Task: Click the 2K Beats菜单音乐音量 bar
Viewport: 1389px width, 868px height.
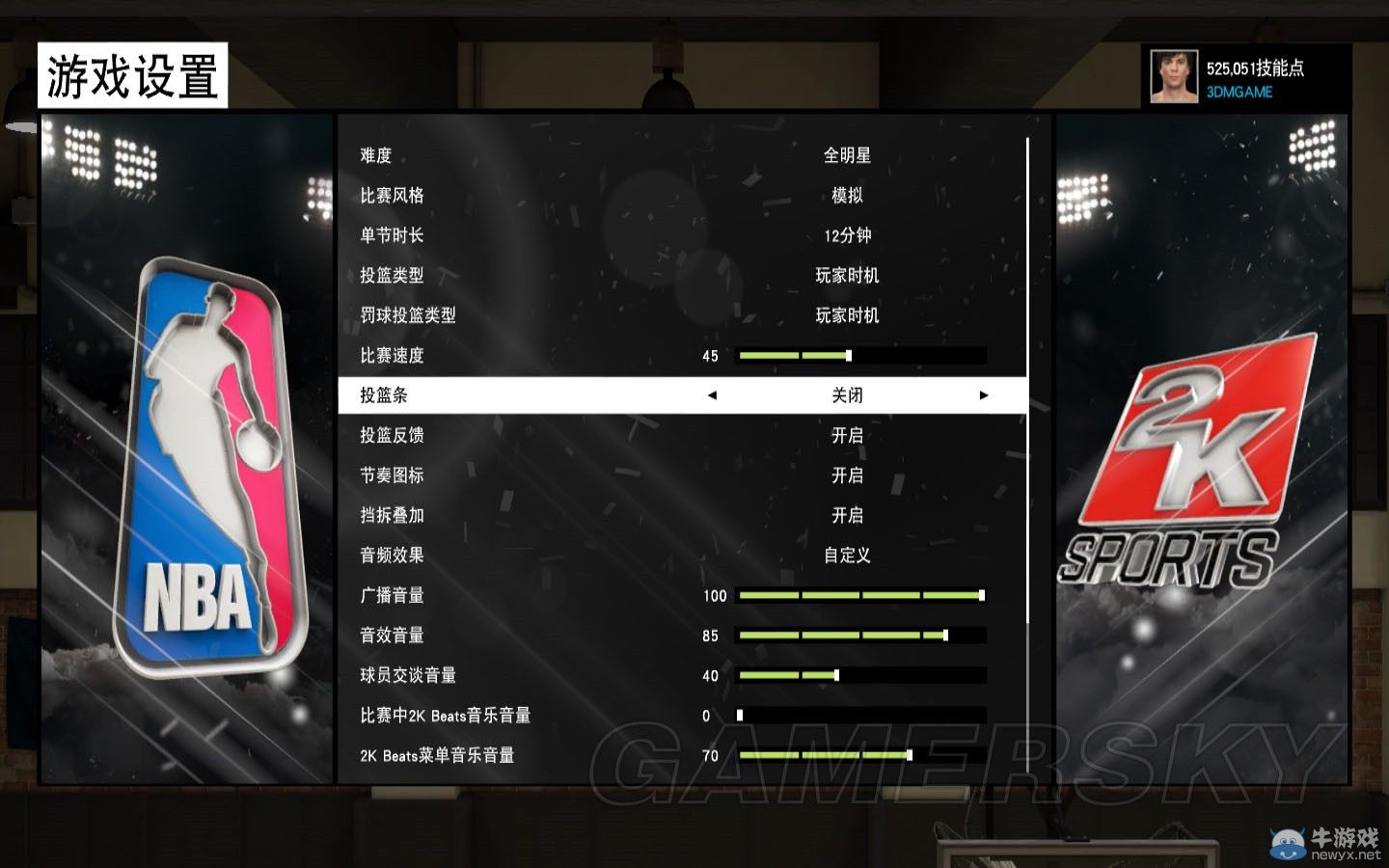Action: pos(858,755)
